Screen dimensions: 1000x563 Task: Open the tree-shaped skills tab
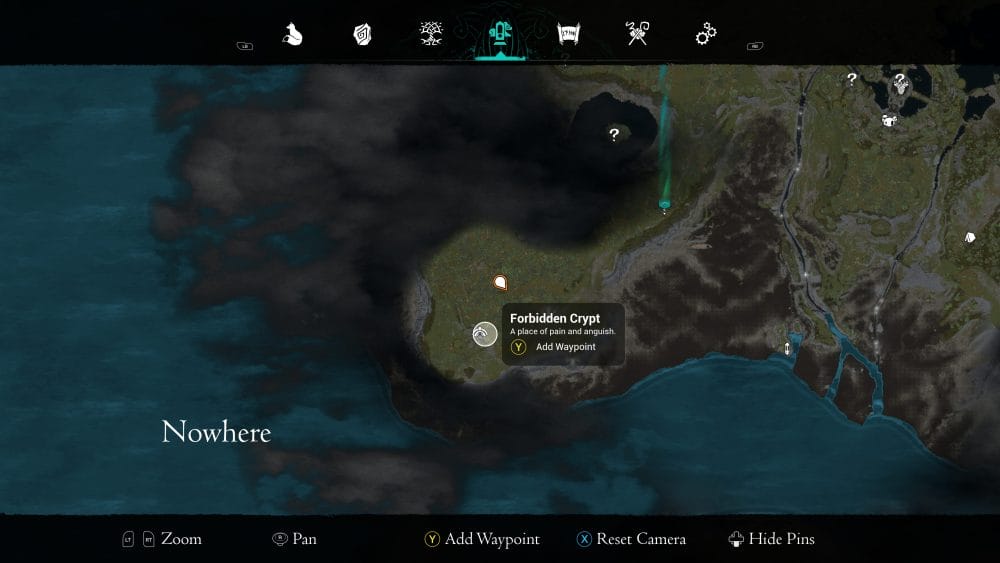(432, 36)
